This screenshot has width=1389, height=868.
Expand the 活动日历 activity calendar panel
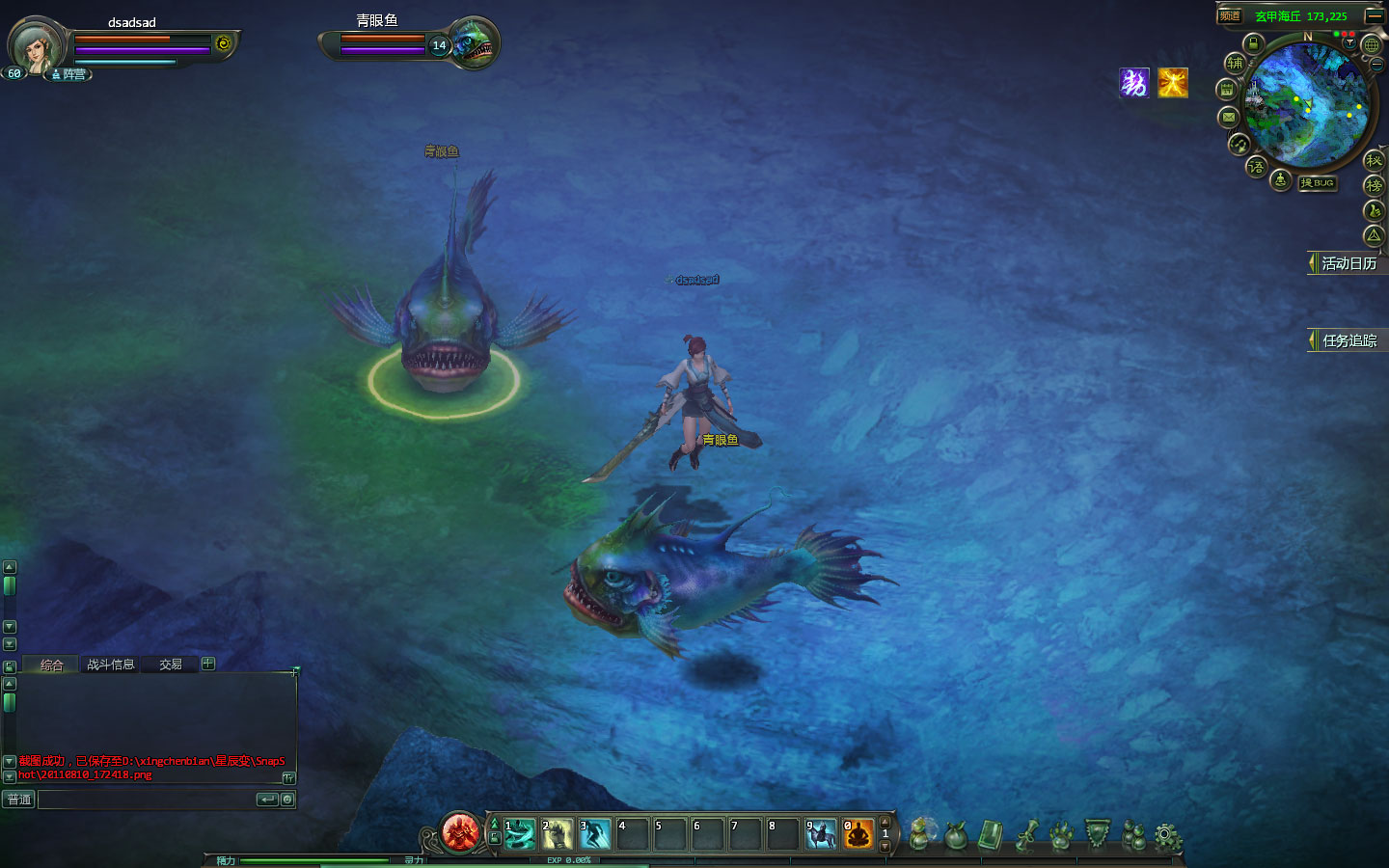1348,263
